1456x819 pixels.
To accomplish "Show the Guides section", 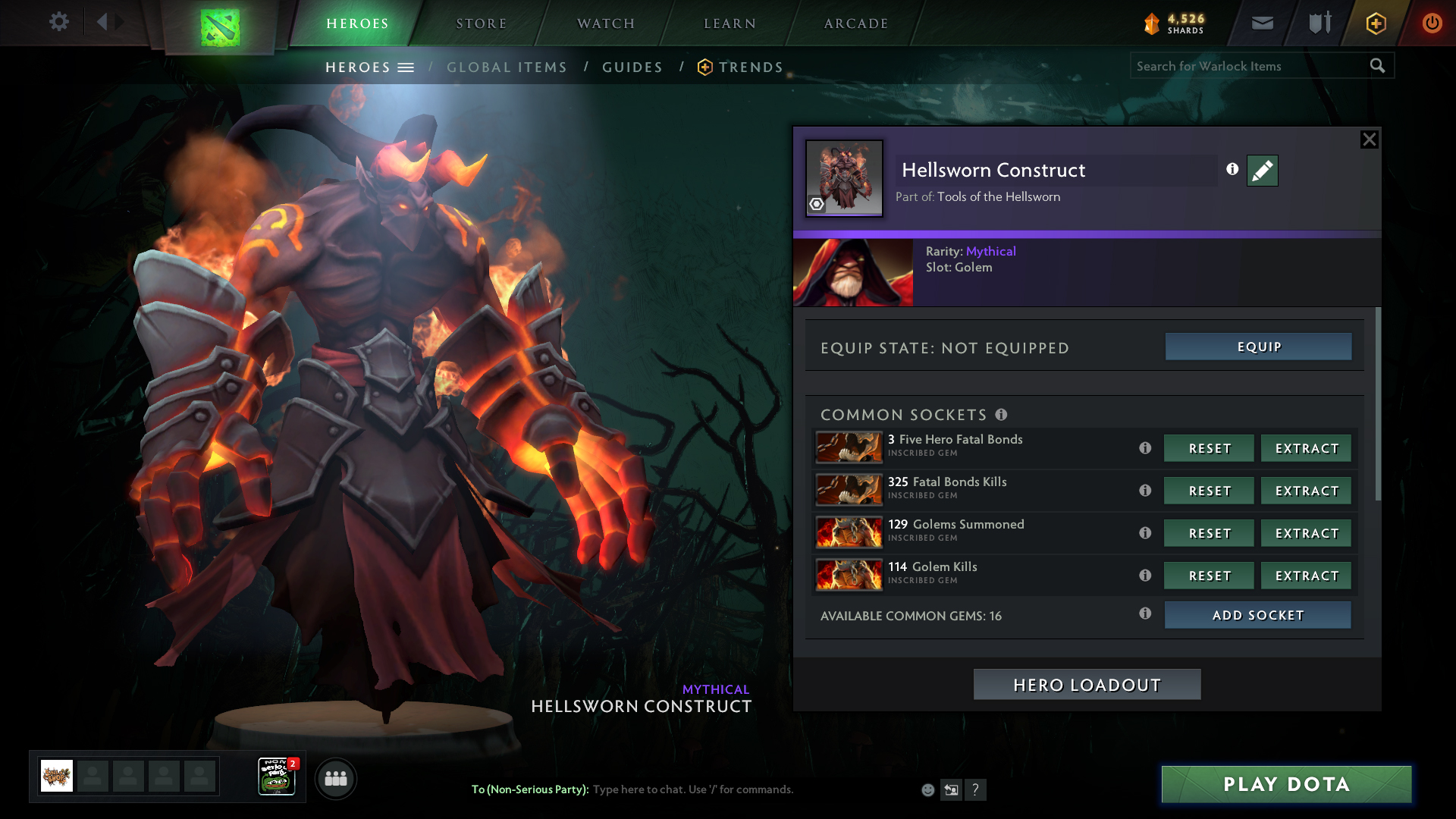I will (632, 67).
